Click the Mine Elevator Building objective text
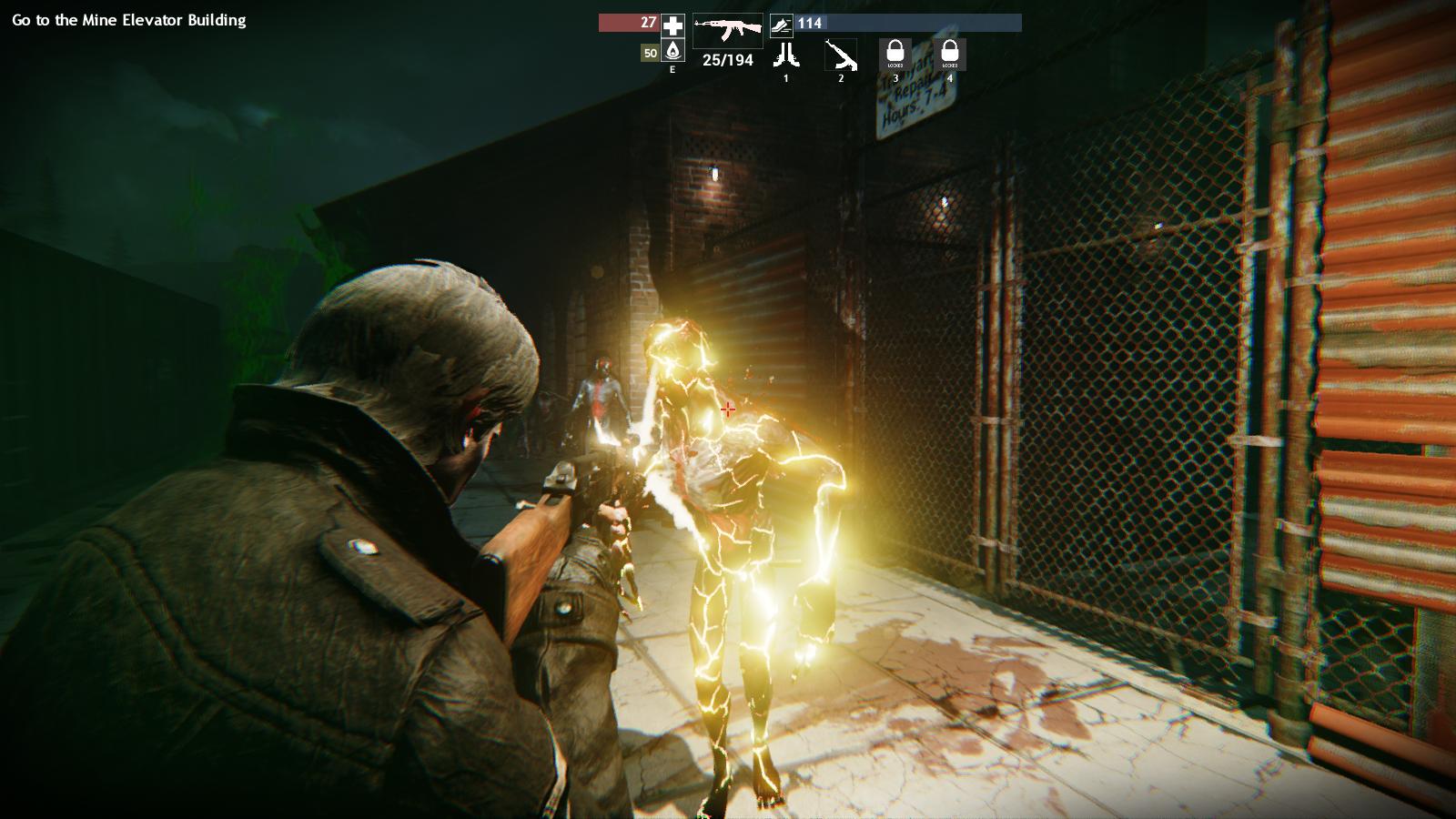The width and height of the screenshot is (1456, 819). pyautogui.click(x=129, y=20)
